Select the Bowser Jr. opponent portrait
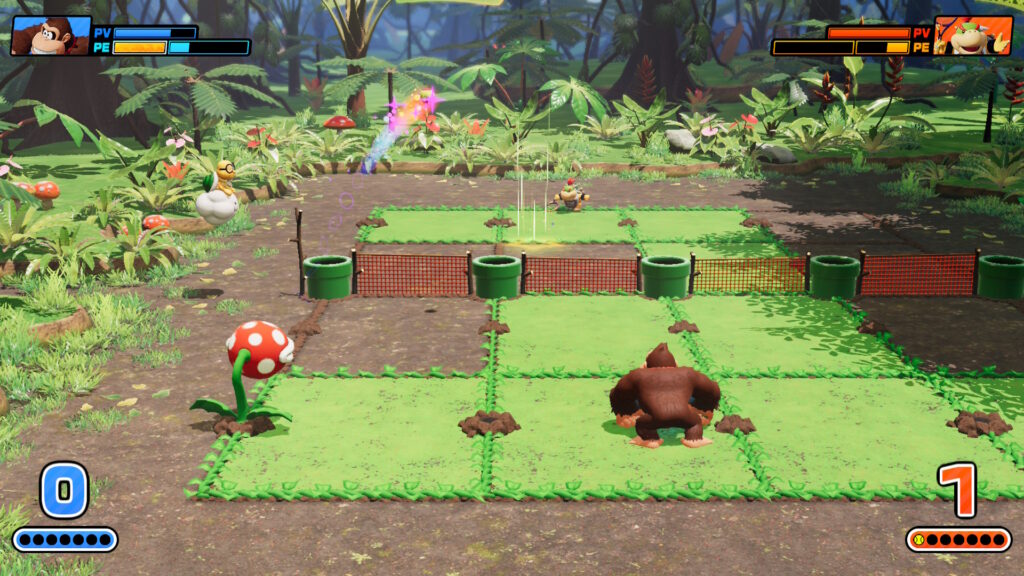Viewport: 1024px width, 576px height. pos(972,36)
